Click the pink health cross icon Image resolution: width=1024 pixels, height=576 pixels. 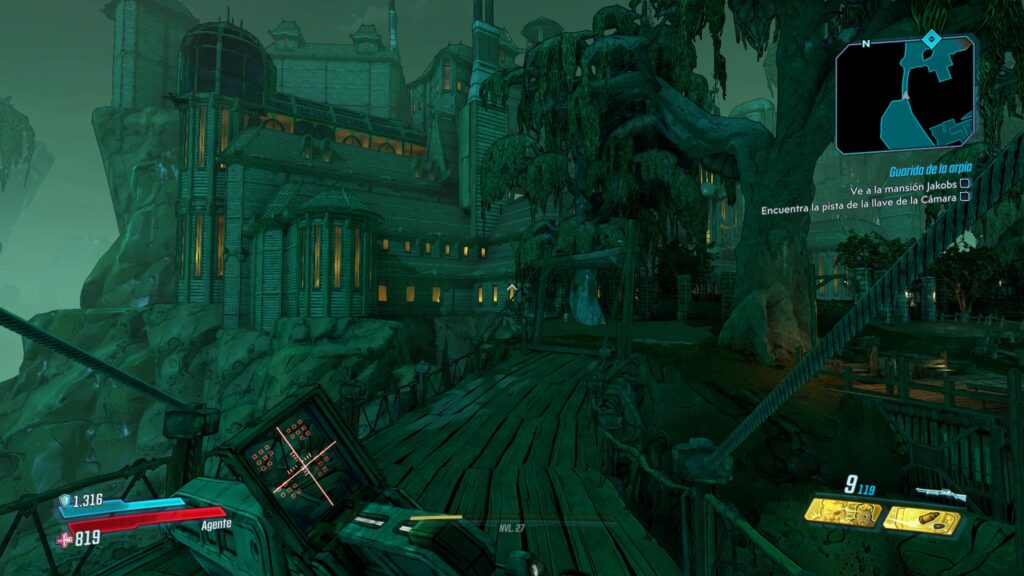[x=65, y=539]
